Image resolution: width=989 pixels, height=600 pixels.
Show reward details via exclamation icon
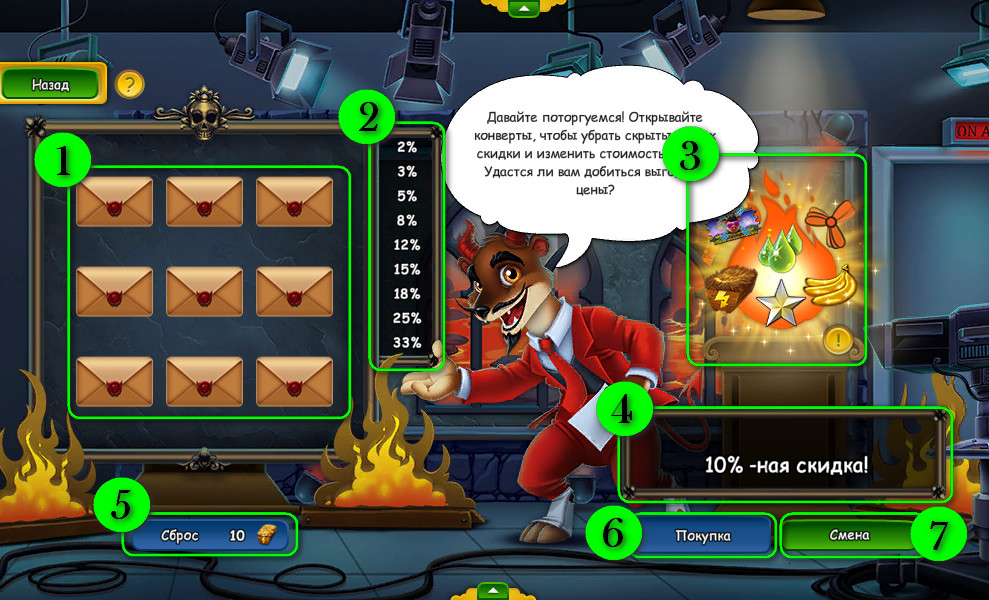coord(837,341)
